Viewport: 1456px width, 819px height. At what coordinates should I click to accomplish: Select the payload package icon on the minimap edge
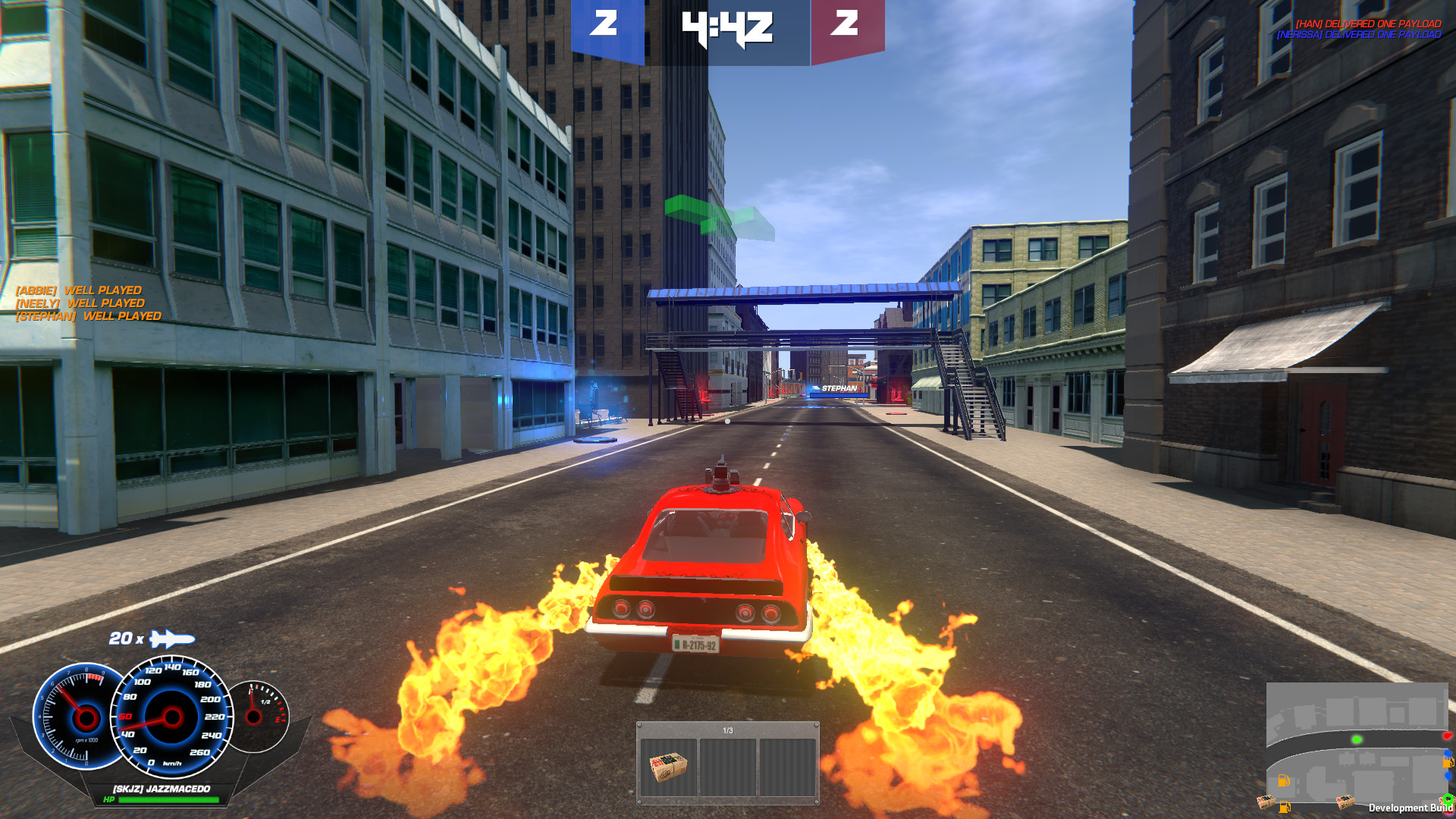(x=1345, y=802)
